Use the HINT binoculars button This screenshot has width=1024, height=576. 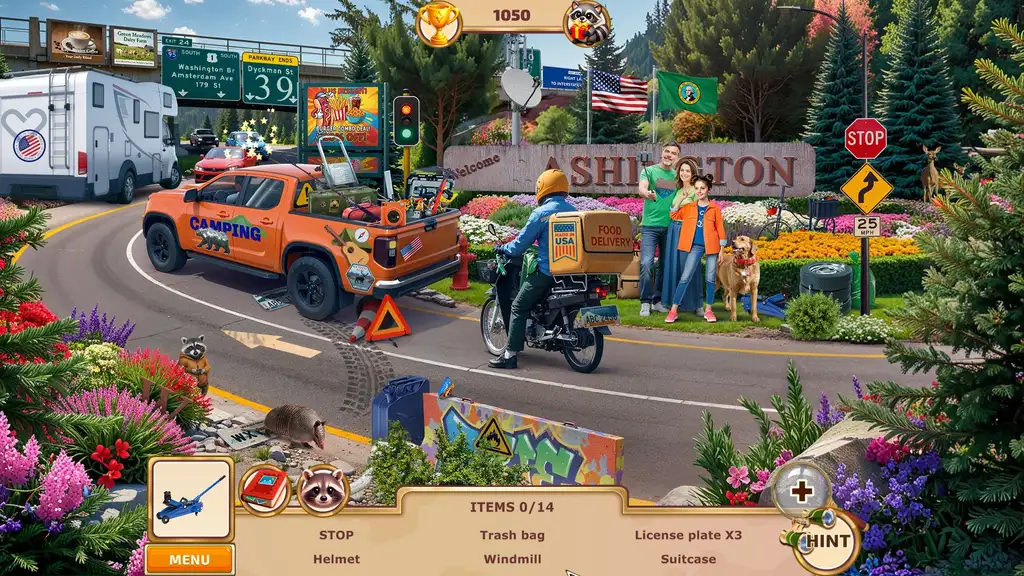[826, 541]
